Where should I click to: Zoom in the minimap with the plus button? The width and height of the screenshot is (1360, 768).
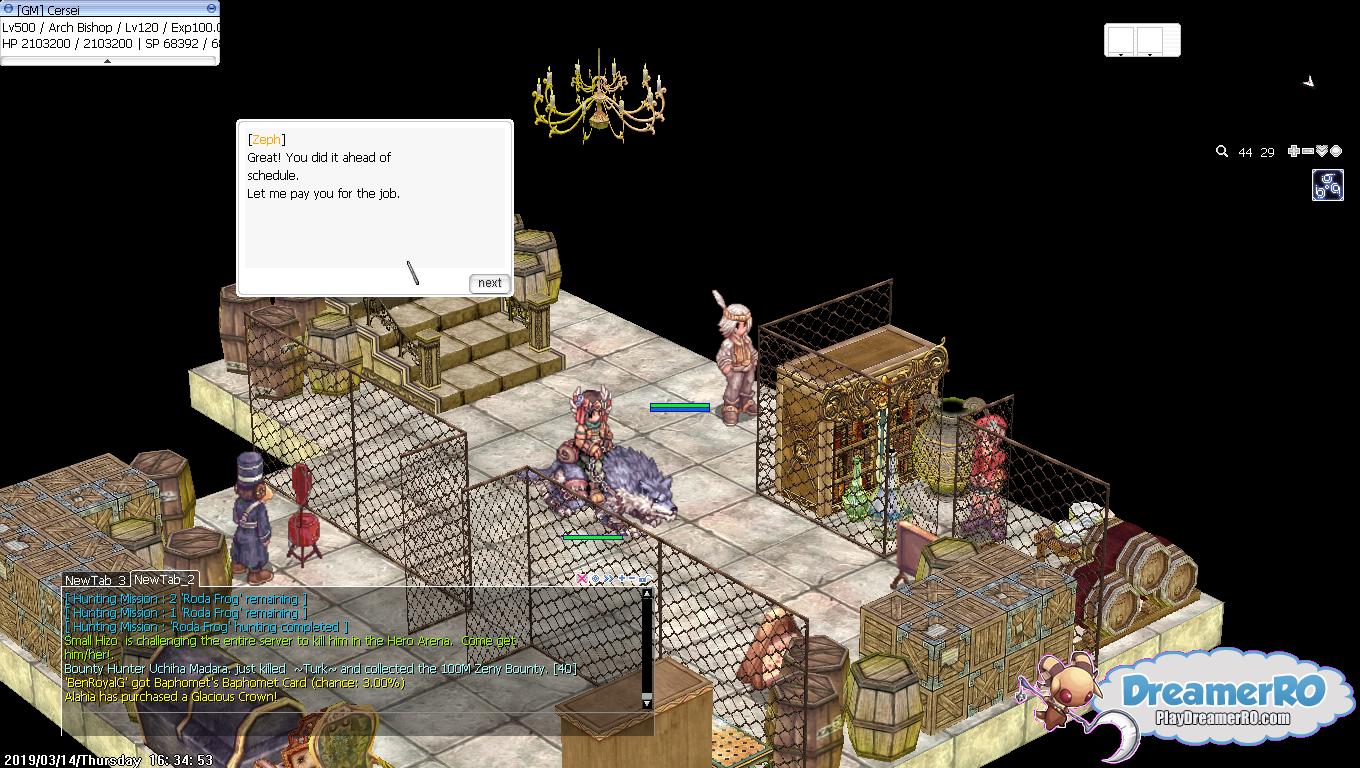click(x=1293, y=151)
